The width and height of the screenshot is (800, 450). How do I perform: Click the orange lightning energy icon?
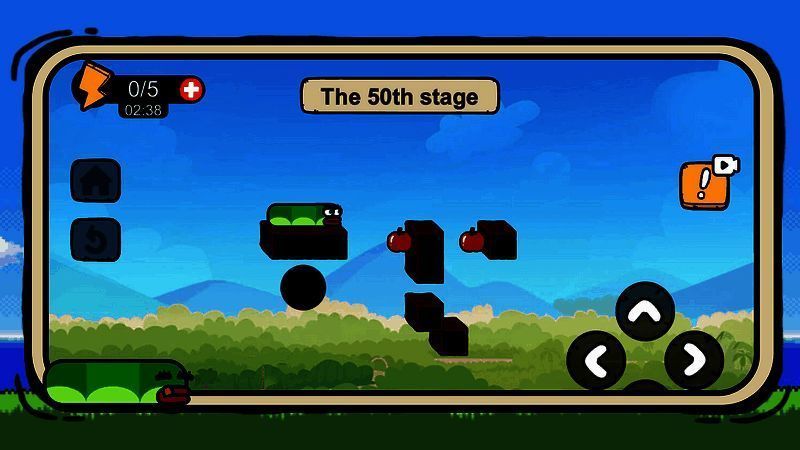[93, 86]
